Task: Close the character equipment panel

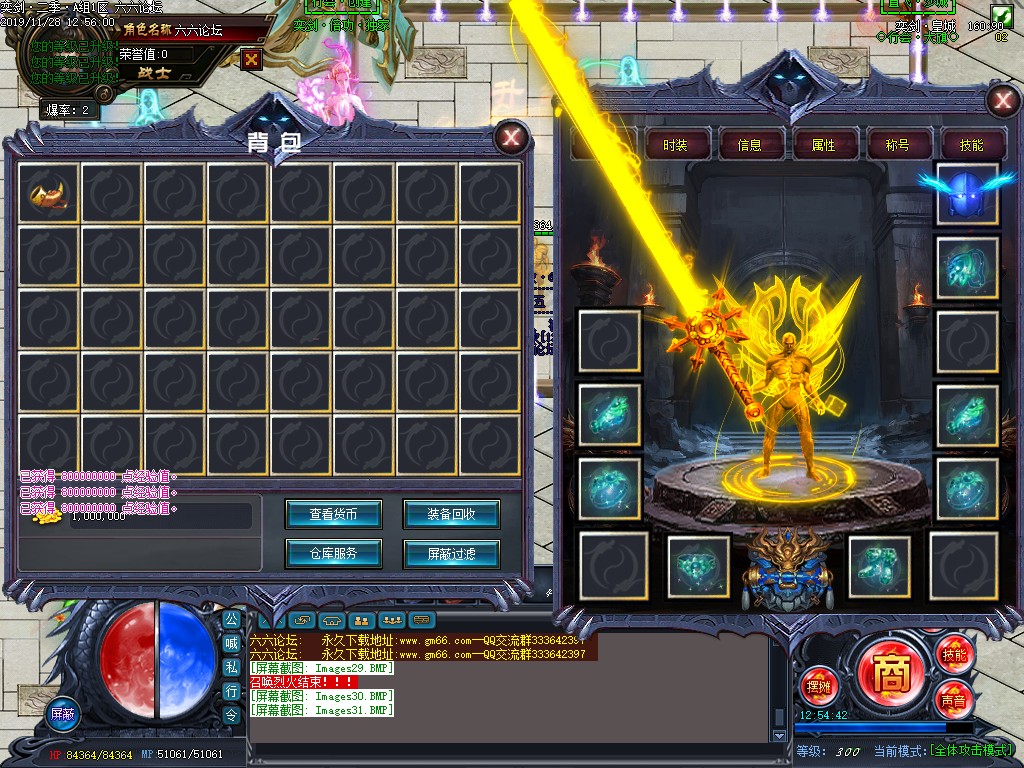Action: (1001, 101)
